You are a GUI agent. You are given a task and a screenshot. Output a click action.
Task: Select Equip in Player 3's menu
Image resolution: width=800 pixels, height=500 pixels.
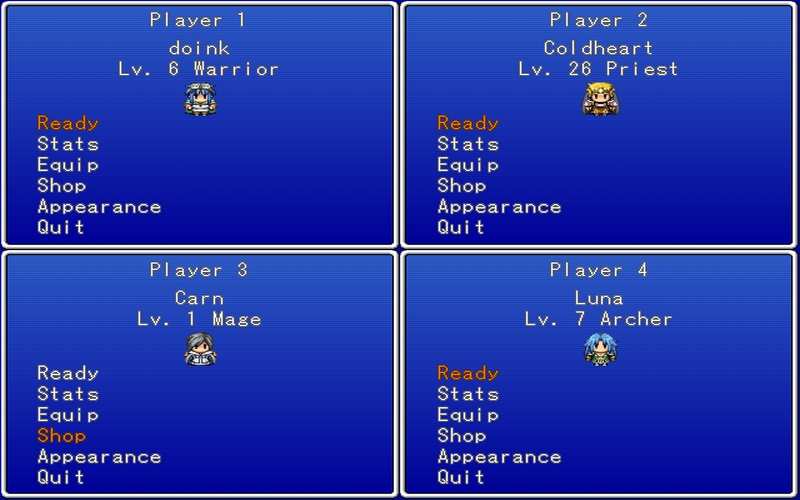pyautogui.click(x=68, y=415)
